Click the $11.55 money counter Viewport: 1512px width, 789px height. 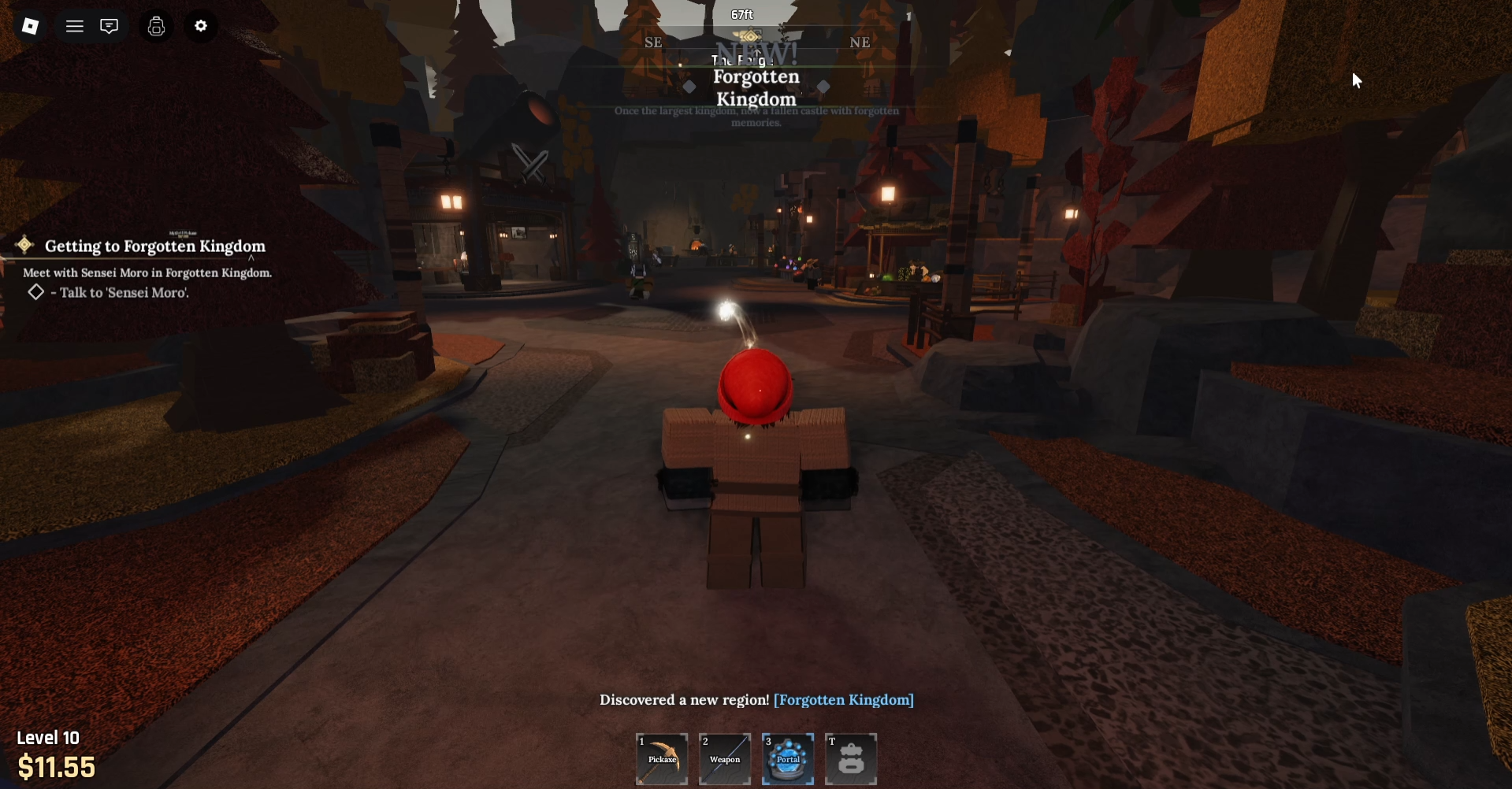coord(56,765)
